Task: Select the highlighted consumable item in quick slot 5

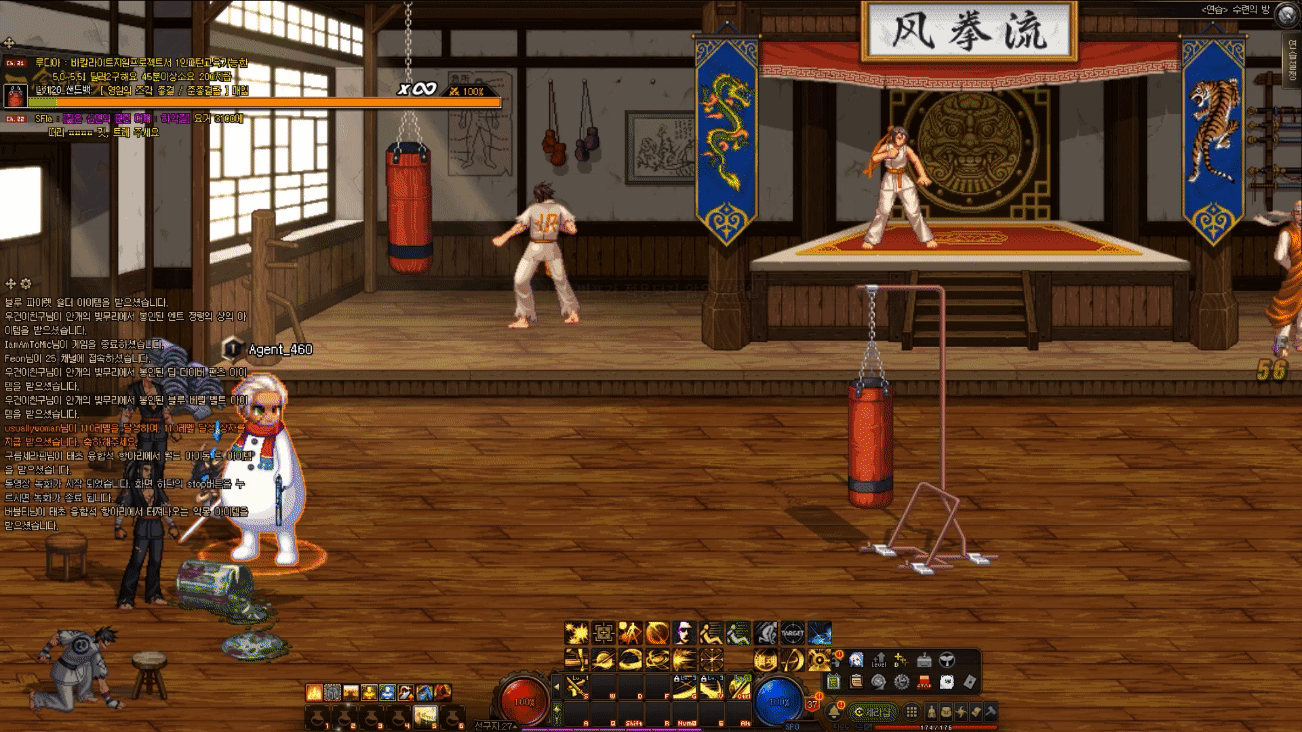Action: (x=426, y=716)
